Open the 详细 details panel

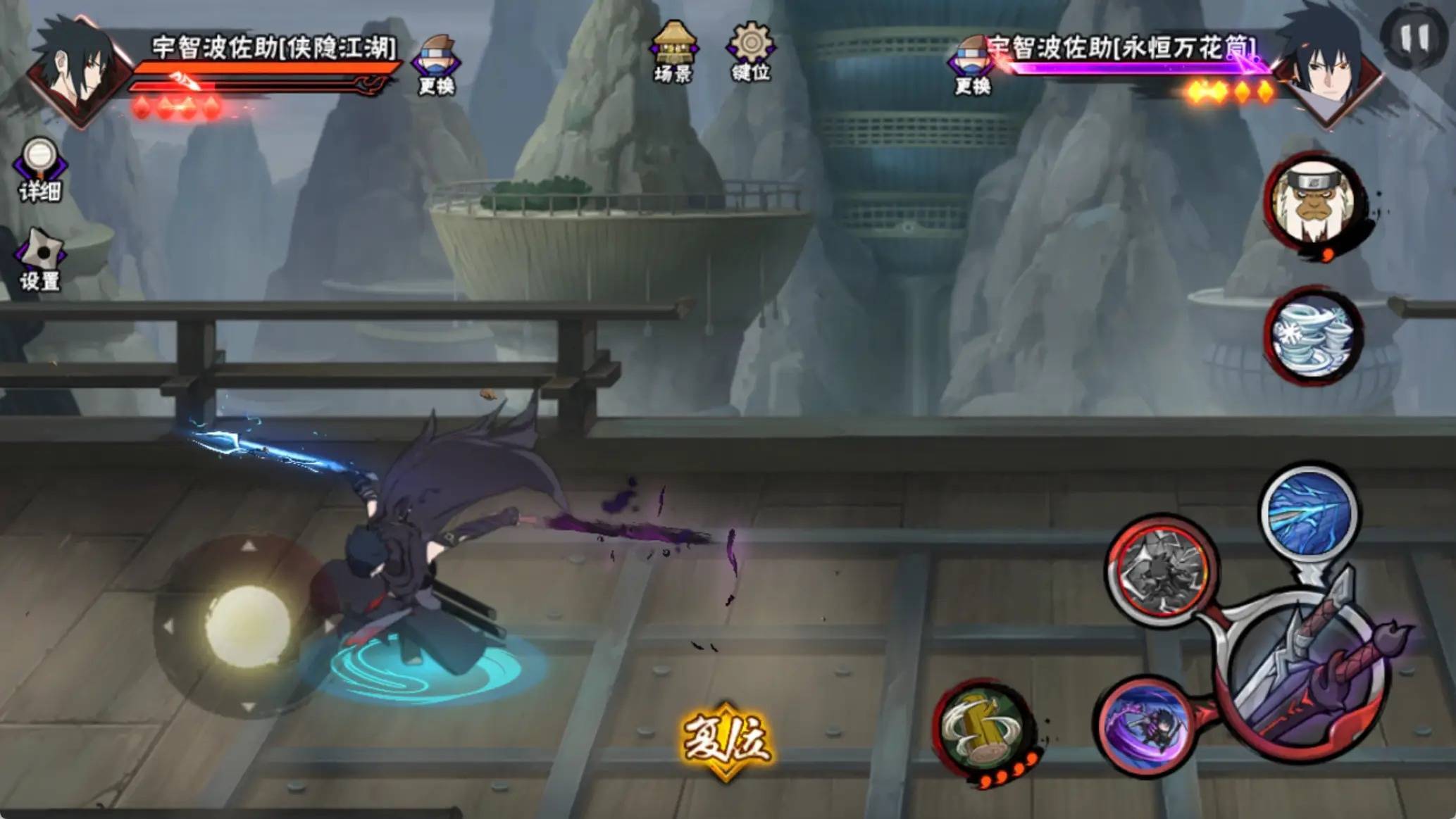pyautogui.click(x=40, y=169)
